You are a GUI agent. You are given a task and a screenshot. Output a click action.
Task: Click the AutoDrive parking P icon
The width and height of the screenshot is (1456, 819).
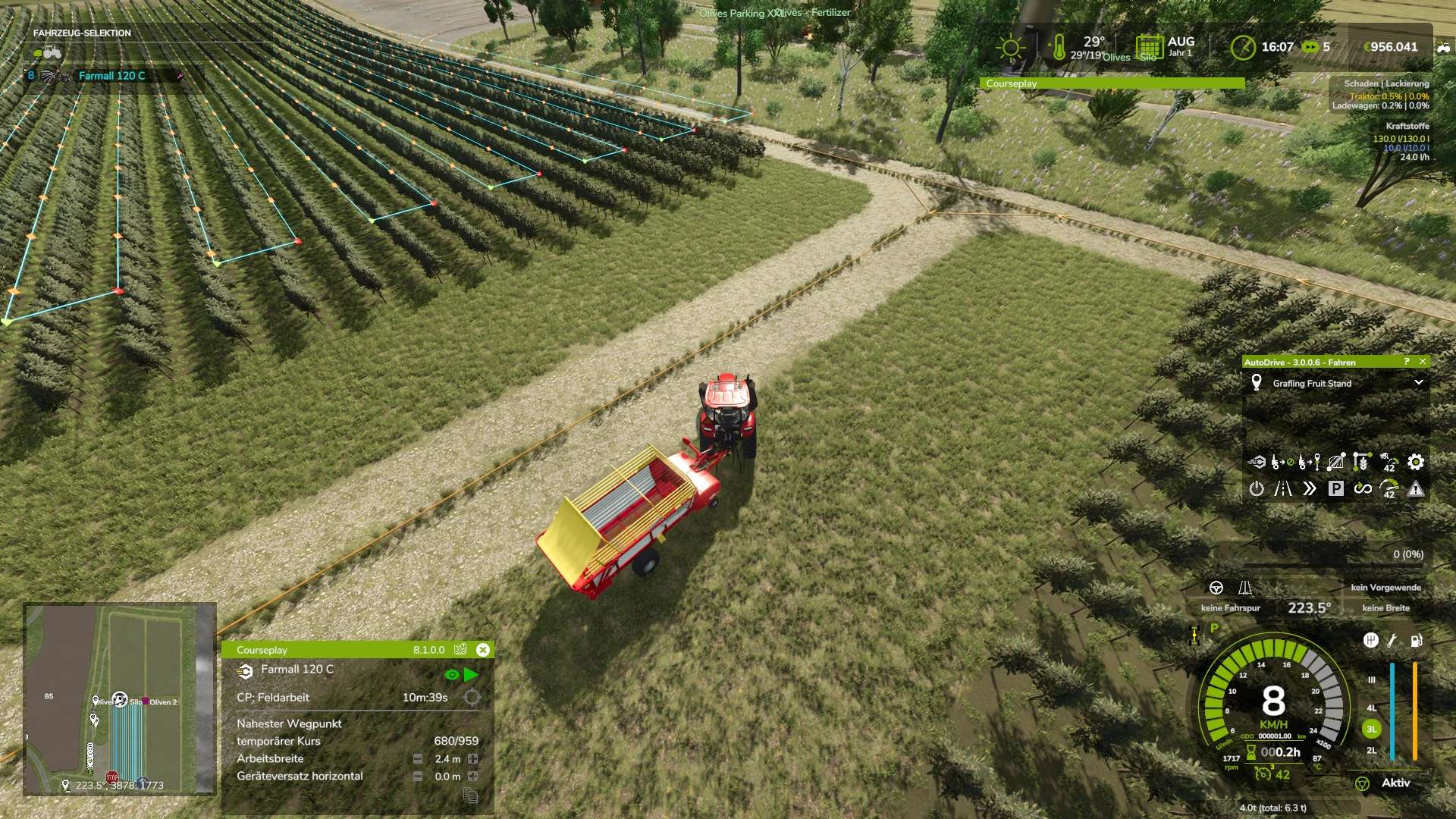point(1335,488)
